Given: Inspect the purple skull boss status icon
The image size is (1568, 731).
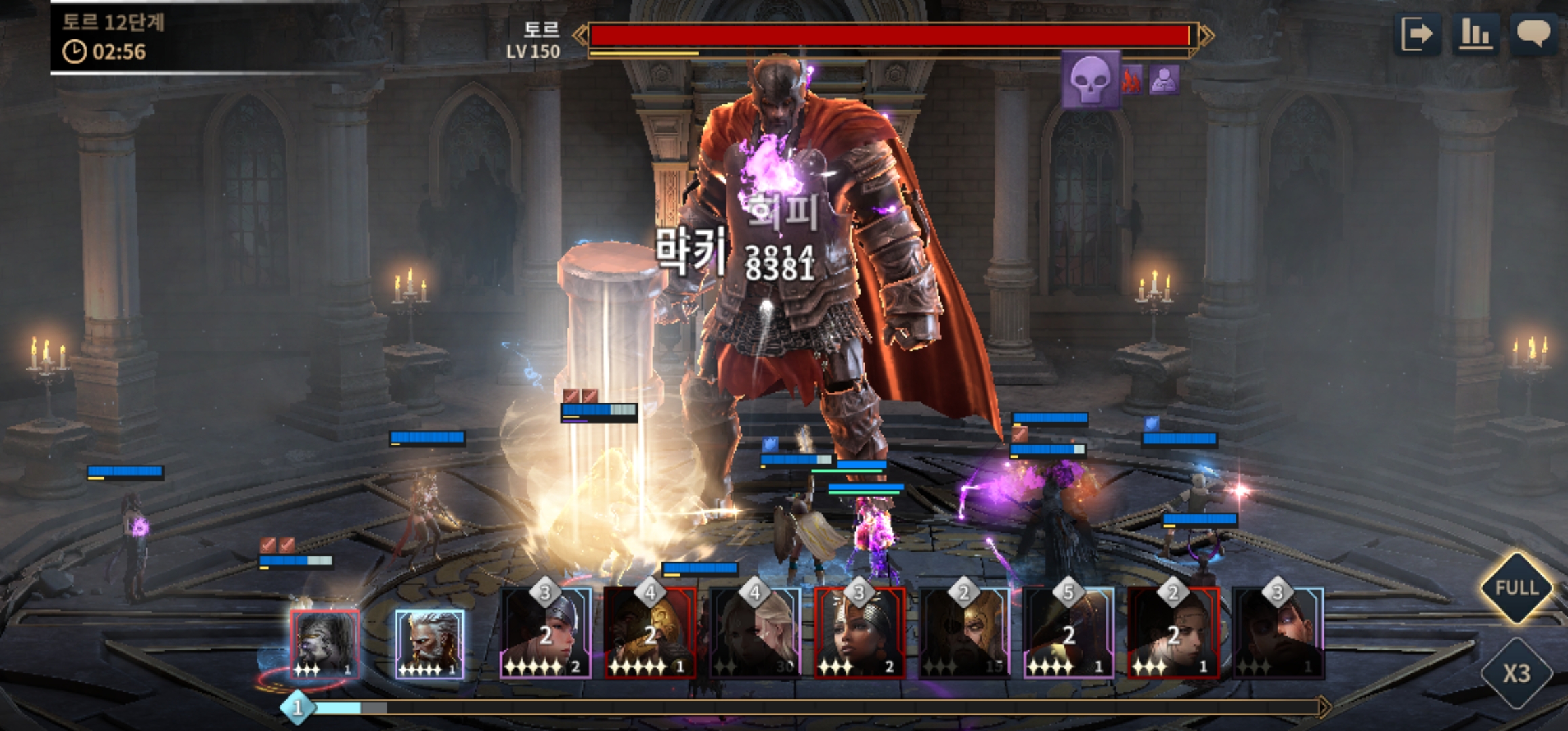Looking at the screenshot, I should [1090, 81].
